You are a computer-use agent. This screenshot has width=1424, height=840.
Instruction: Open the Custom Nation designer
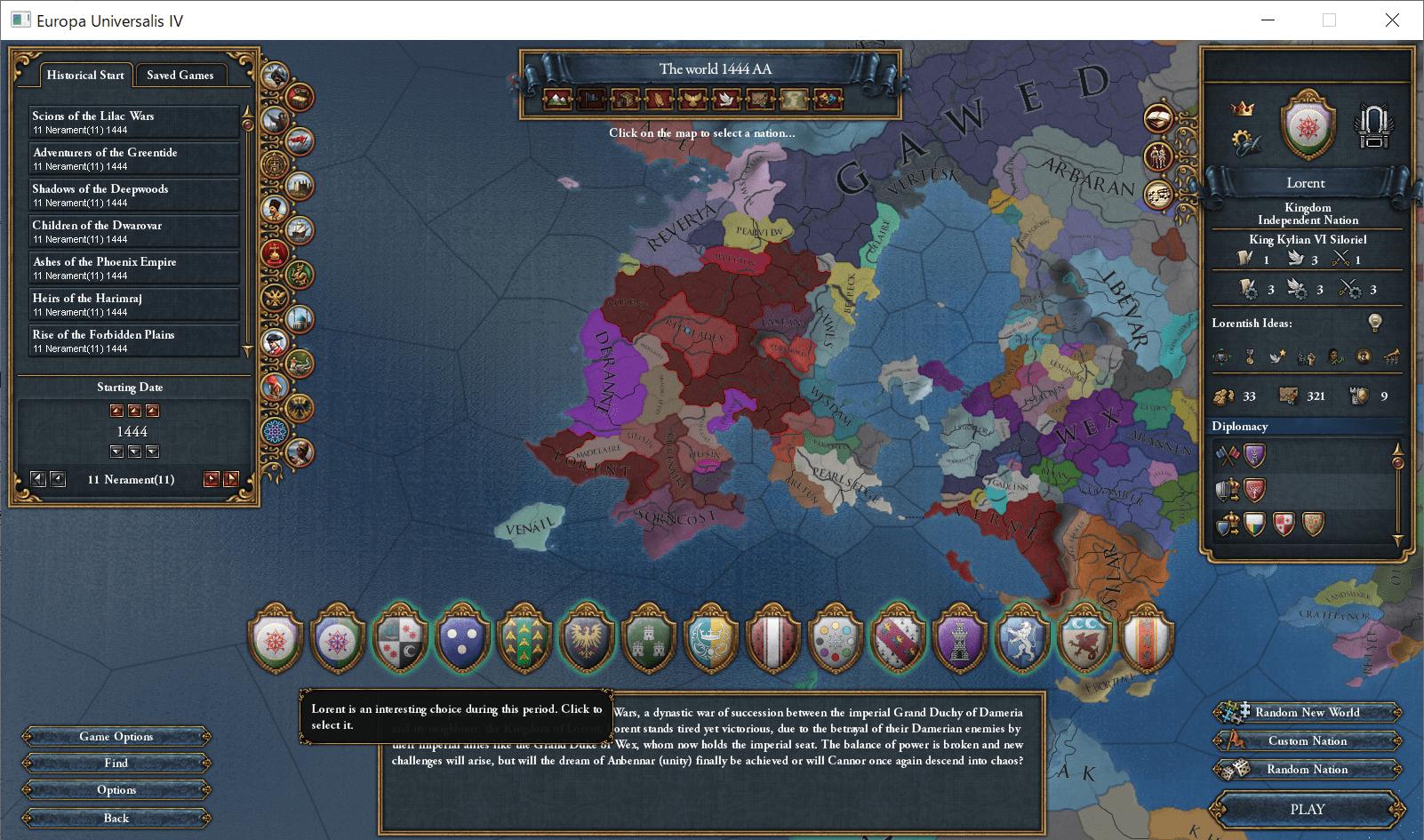point(1307,740)
